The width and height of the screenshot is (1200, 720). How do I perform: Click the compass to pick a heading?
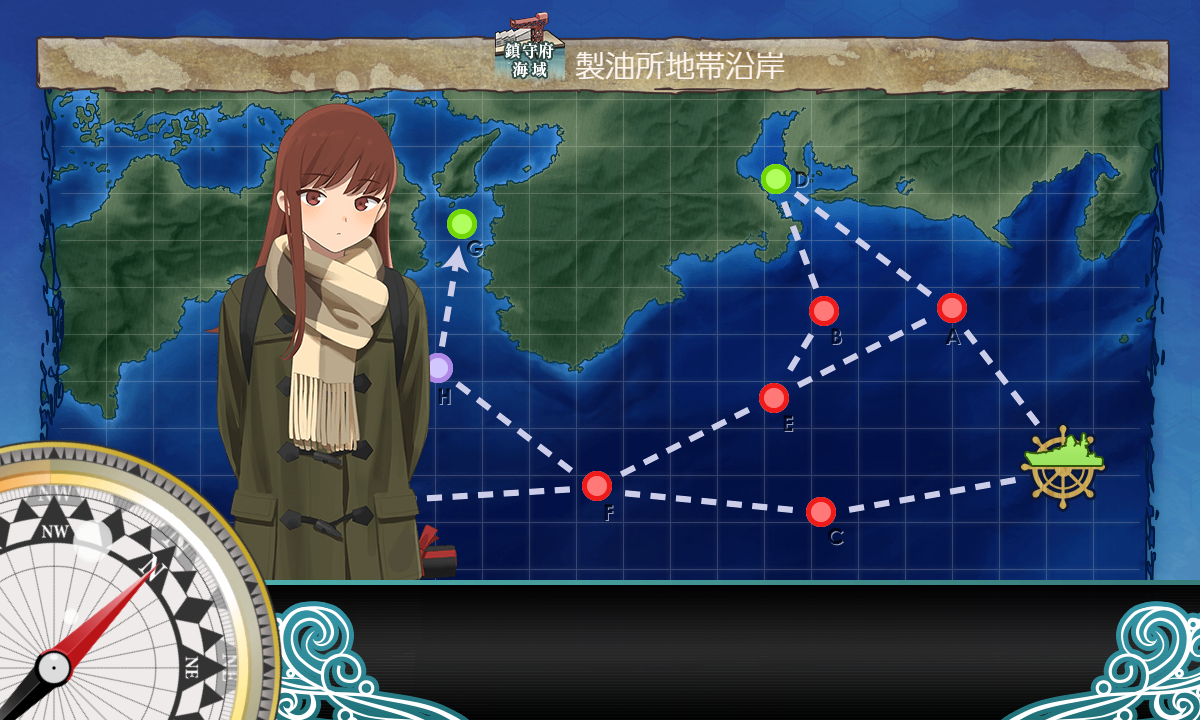110,600
